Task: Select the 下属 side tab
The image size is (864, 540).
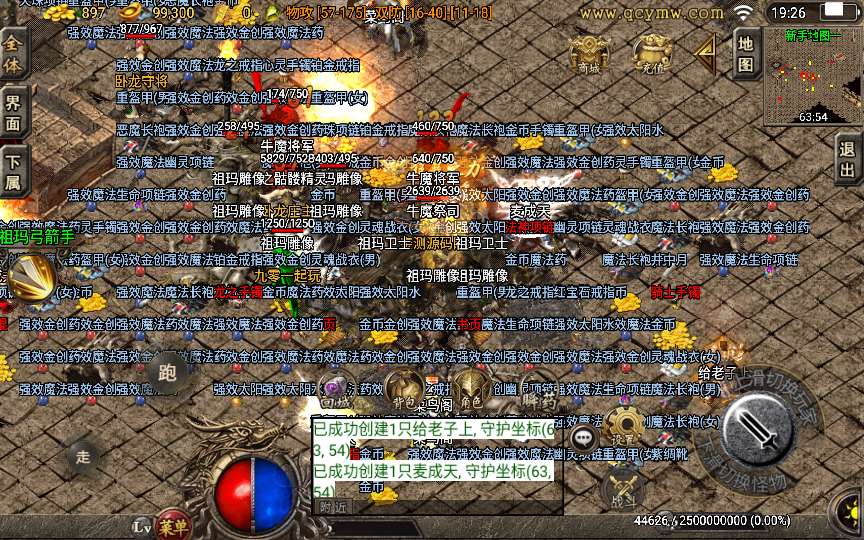Action: (13, 170)
